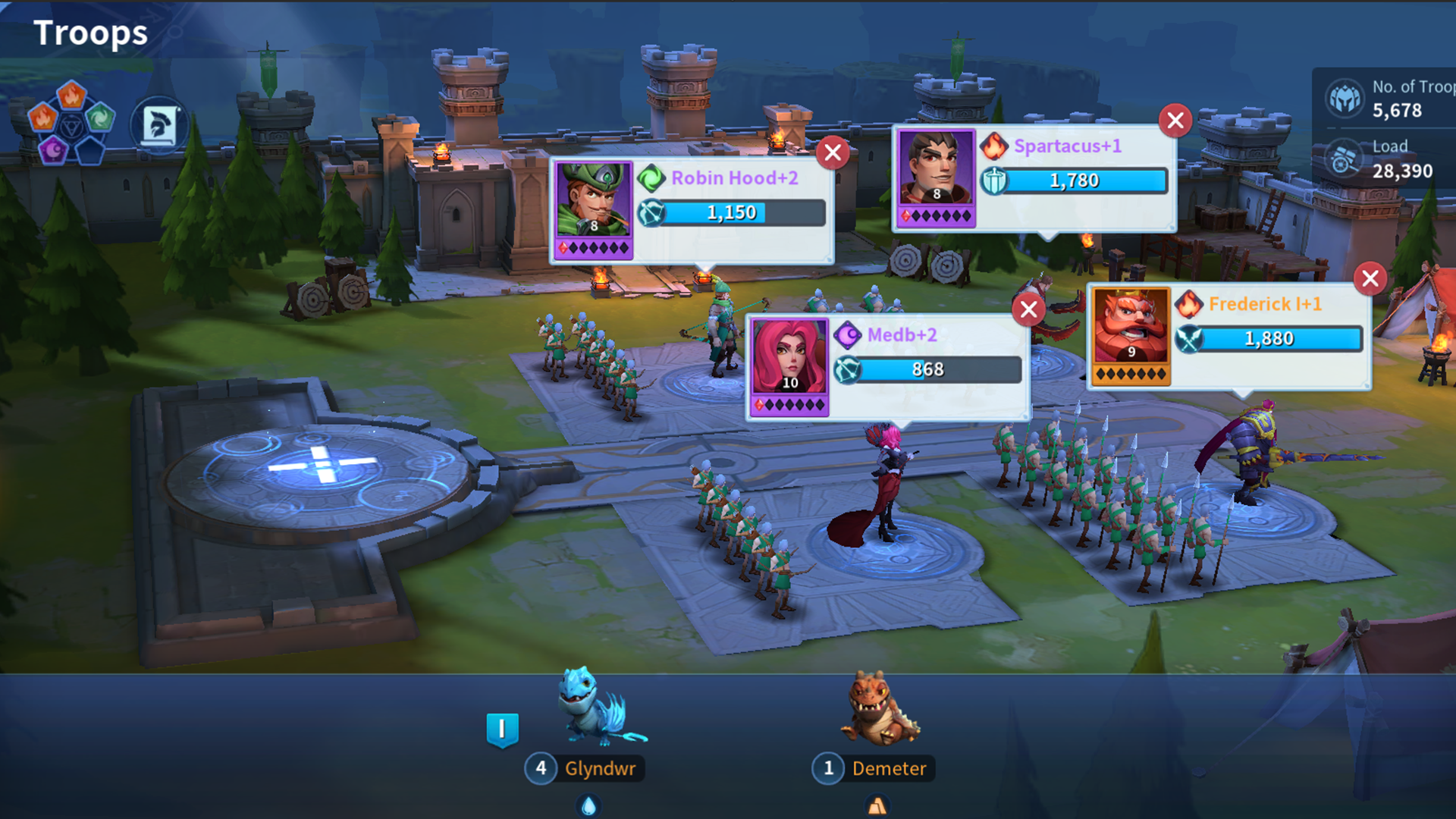Click the green swirl icon on Robin Hood+2 card

pos(651,178)
